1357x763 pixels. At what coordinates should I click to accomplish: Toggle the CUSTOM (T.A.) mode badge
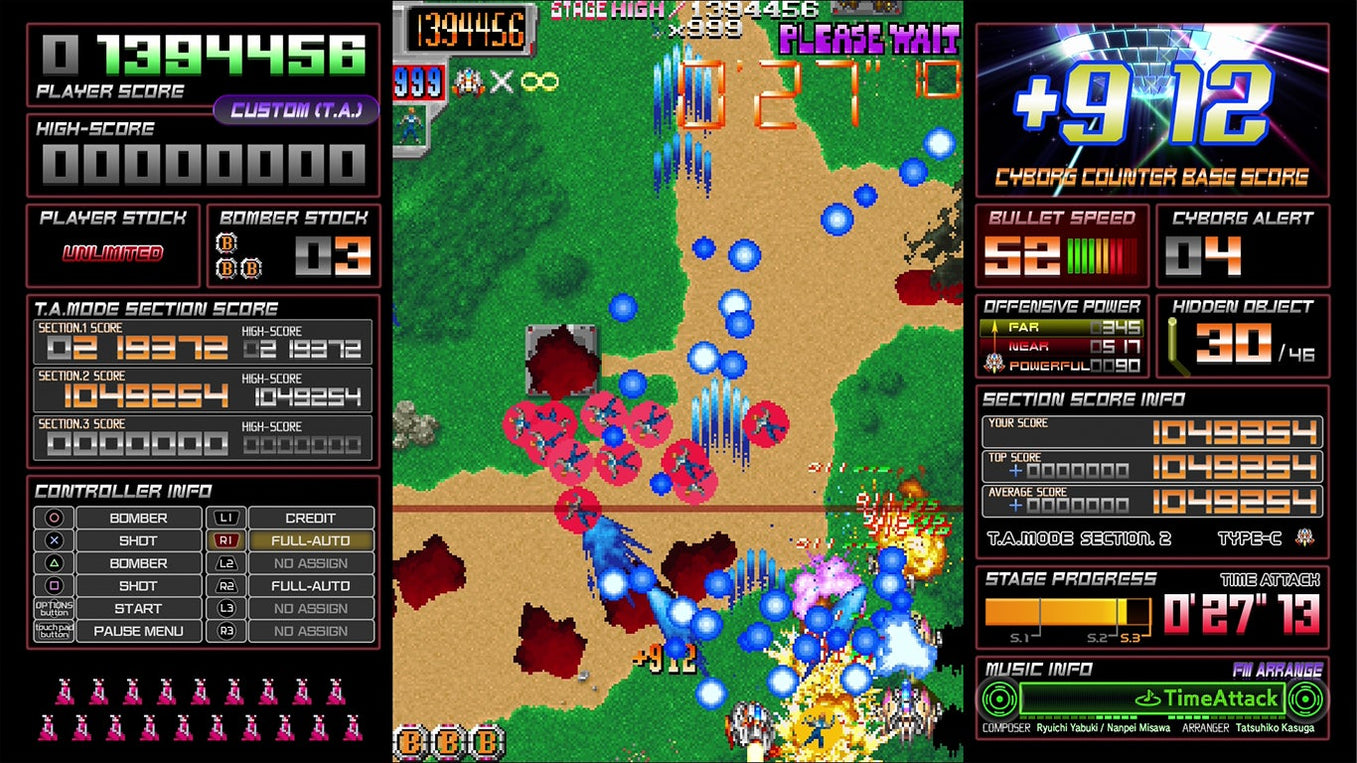tap(298, 109)
